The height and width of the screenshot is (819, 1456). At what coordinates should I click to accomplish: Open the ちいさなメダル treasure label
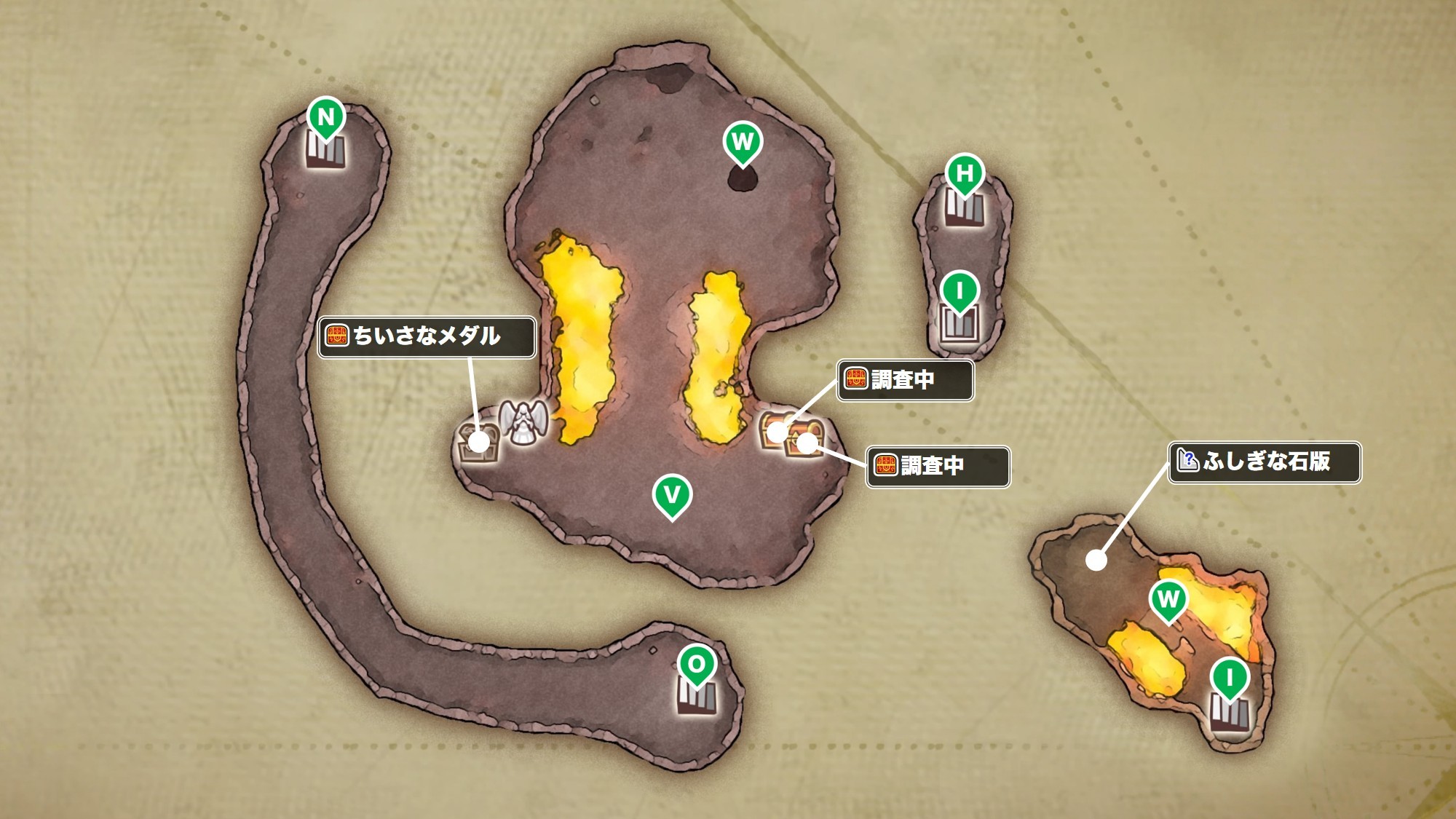click(x=427, y=336)
